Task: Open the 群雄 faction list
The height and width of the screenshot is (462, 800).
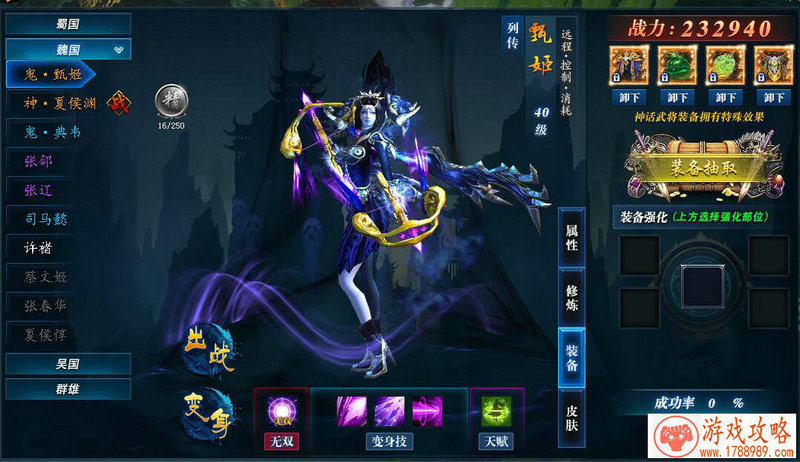Action: pos(67,388)
